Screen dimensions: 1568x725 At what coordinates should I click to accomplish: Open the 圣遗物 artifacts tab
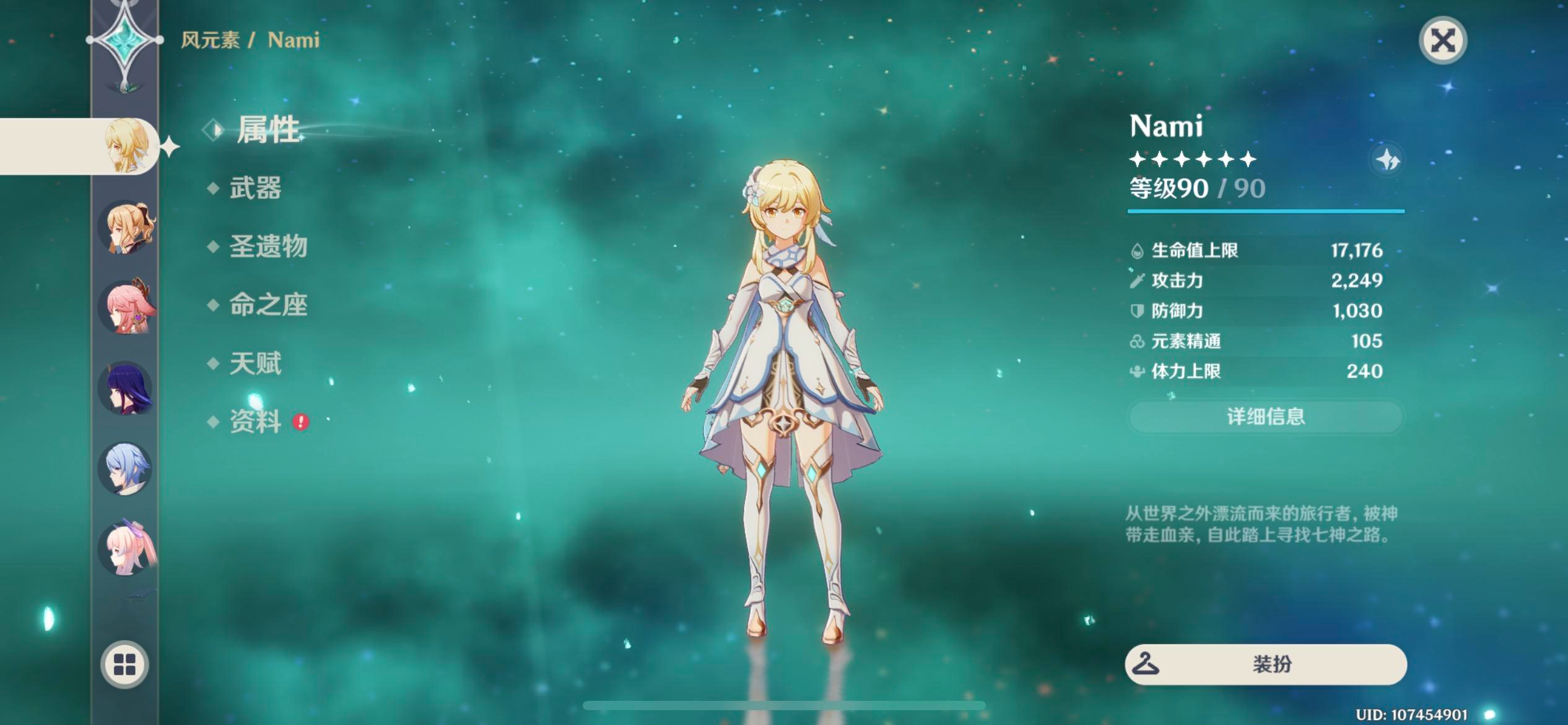click(268, 247)
